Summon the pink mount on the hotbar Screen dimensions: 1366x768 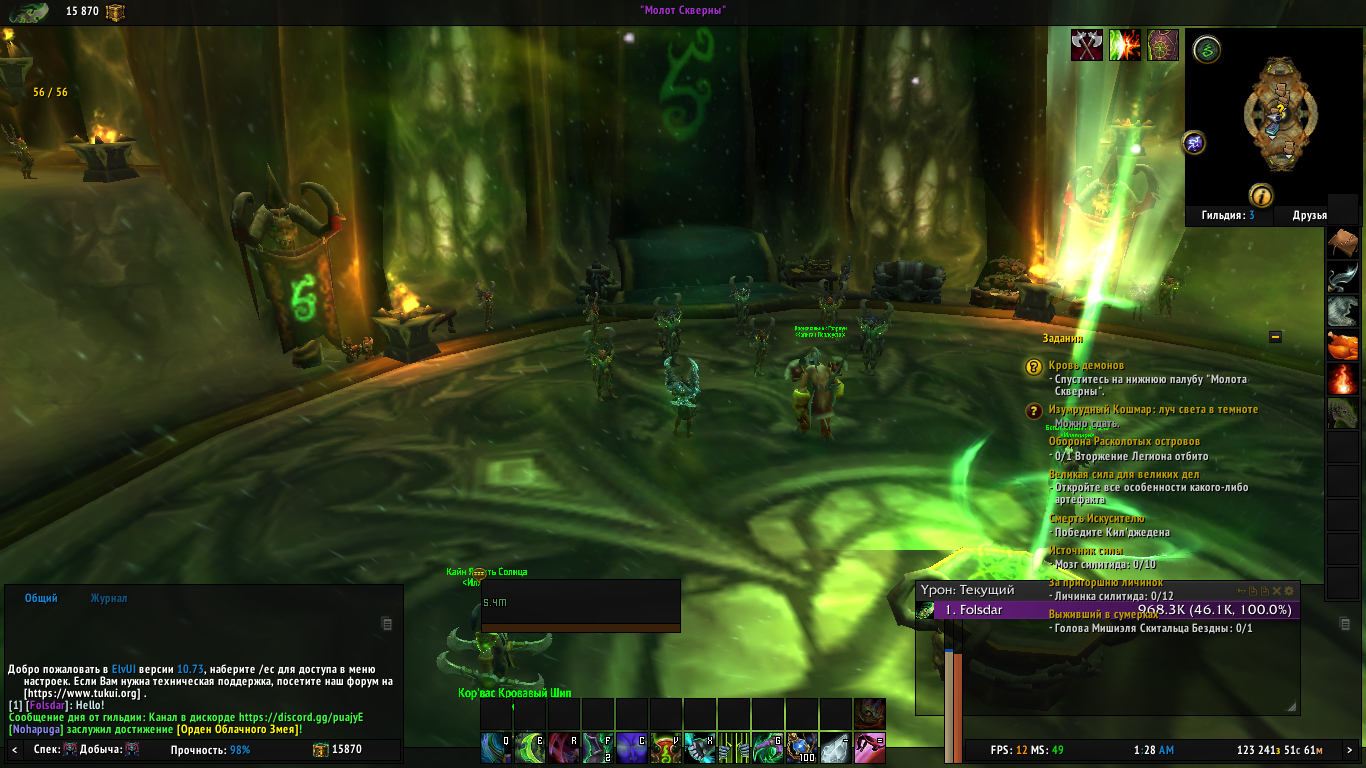tap(870, 747)
